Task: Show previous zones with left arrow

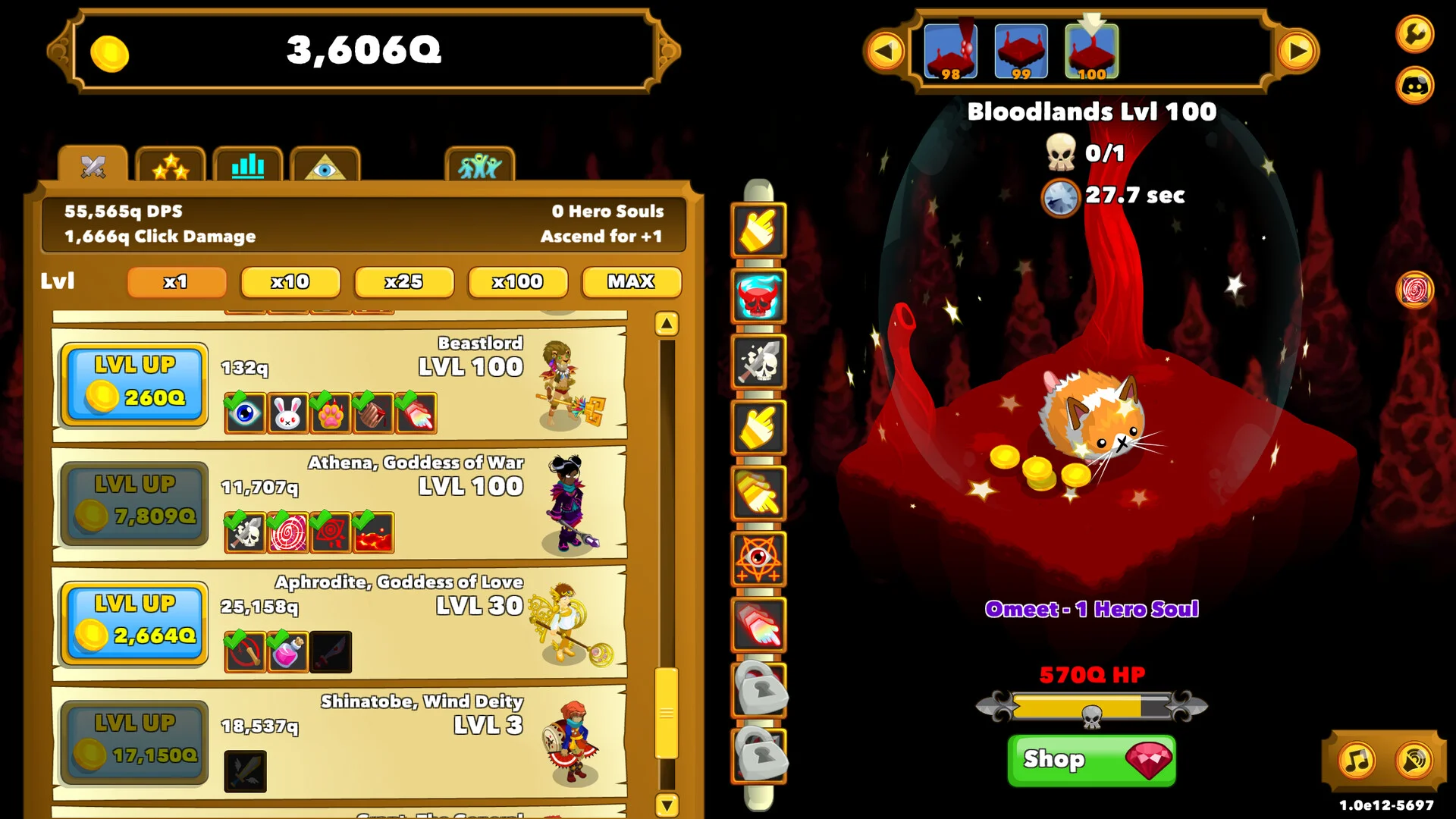Action: click(885, 52)
